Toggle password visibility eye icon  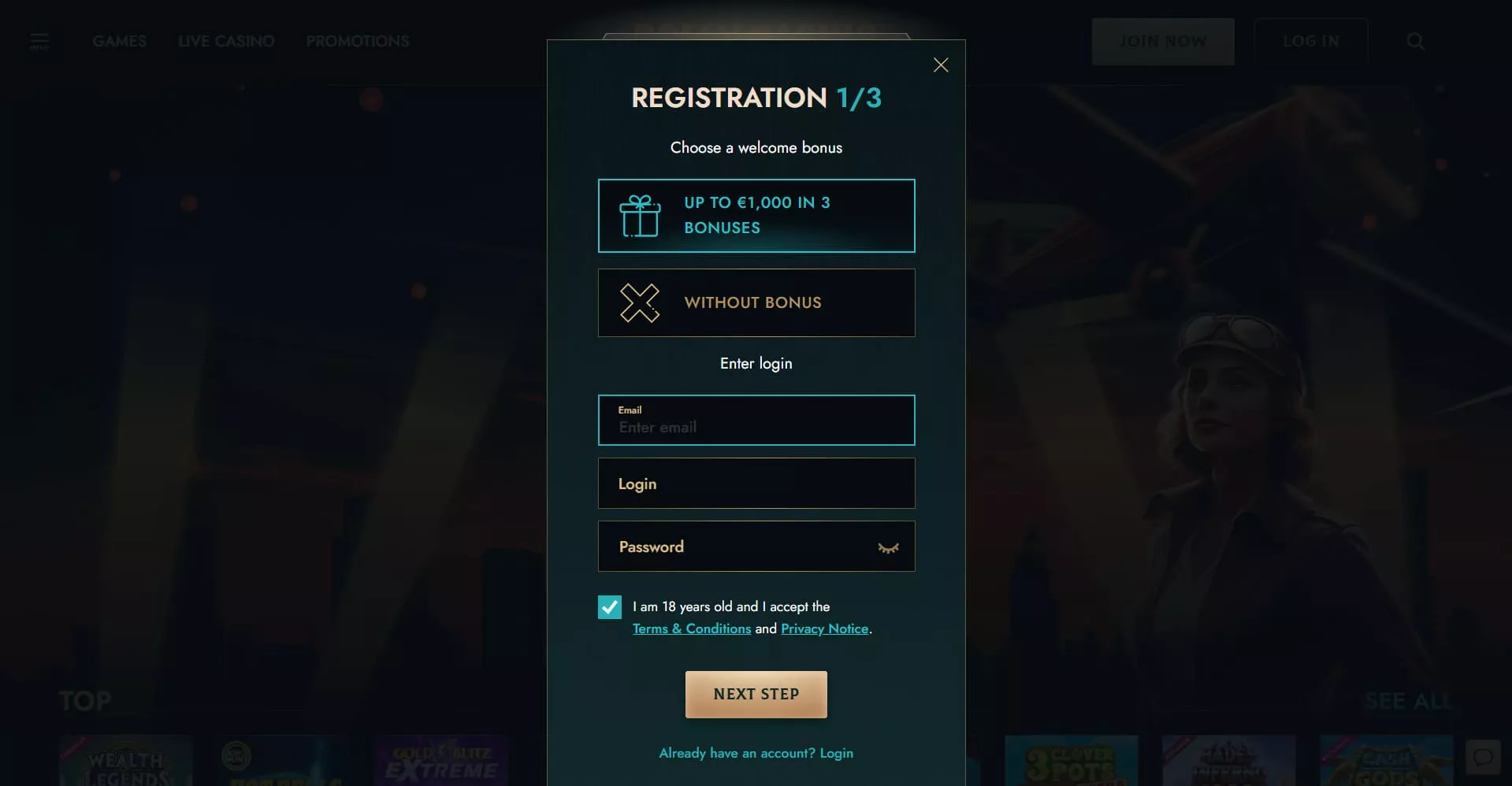point(888,548)
